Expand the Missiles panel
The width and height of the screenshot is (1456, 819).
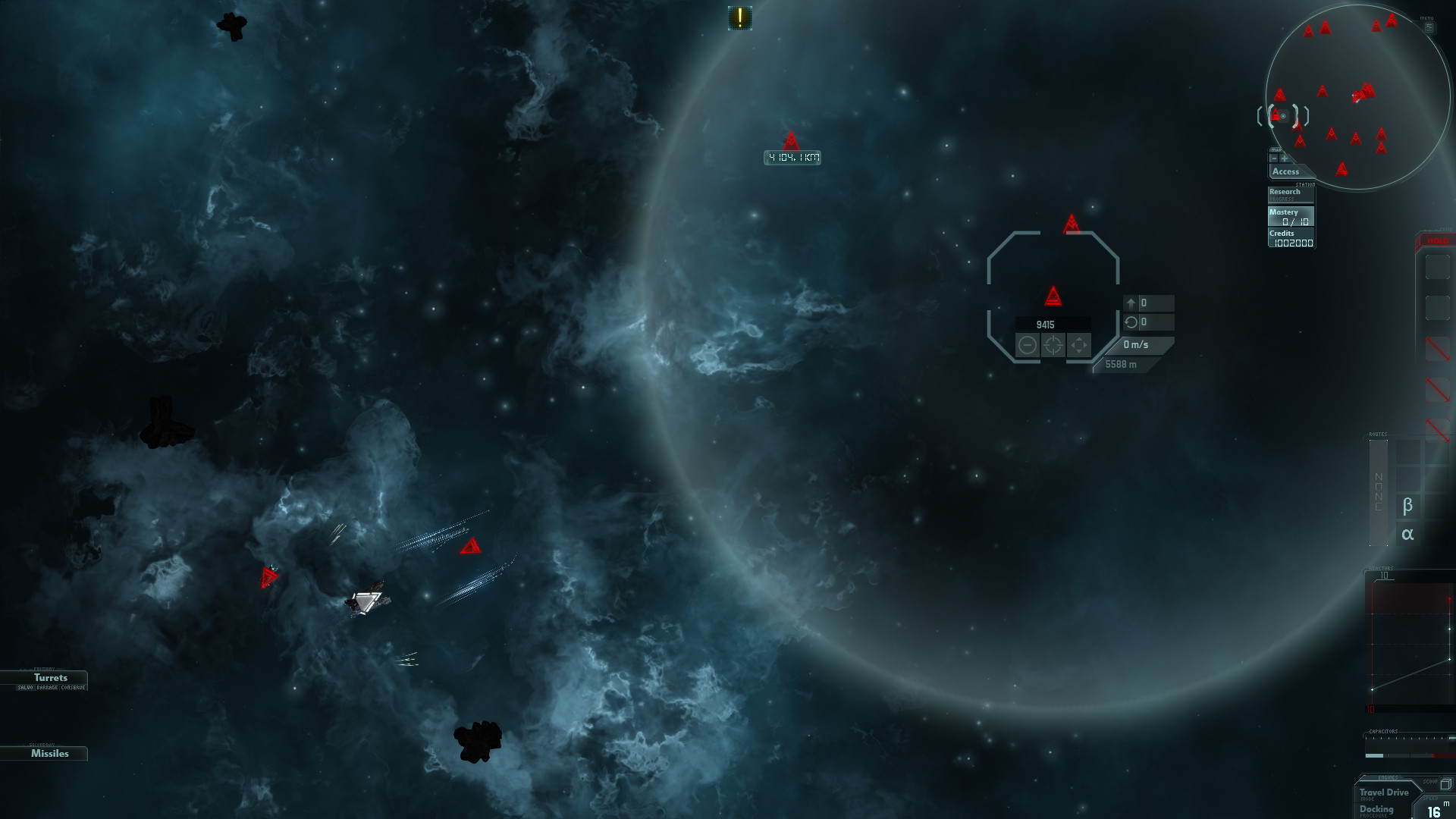49,753
